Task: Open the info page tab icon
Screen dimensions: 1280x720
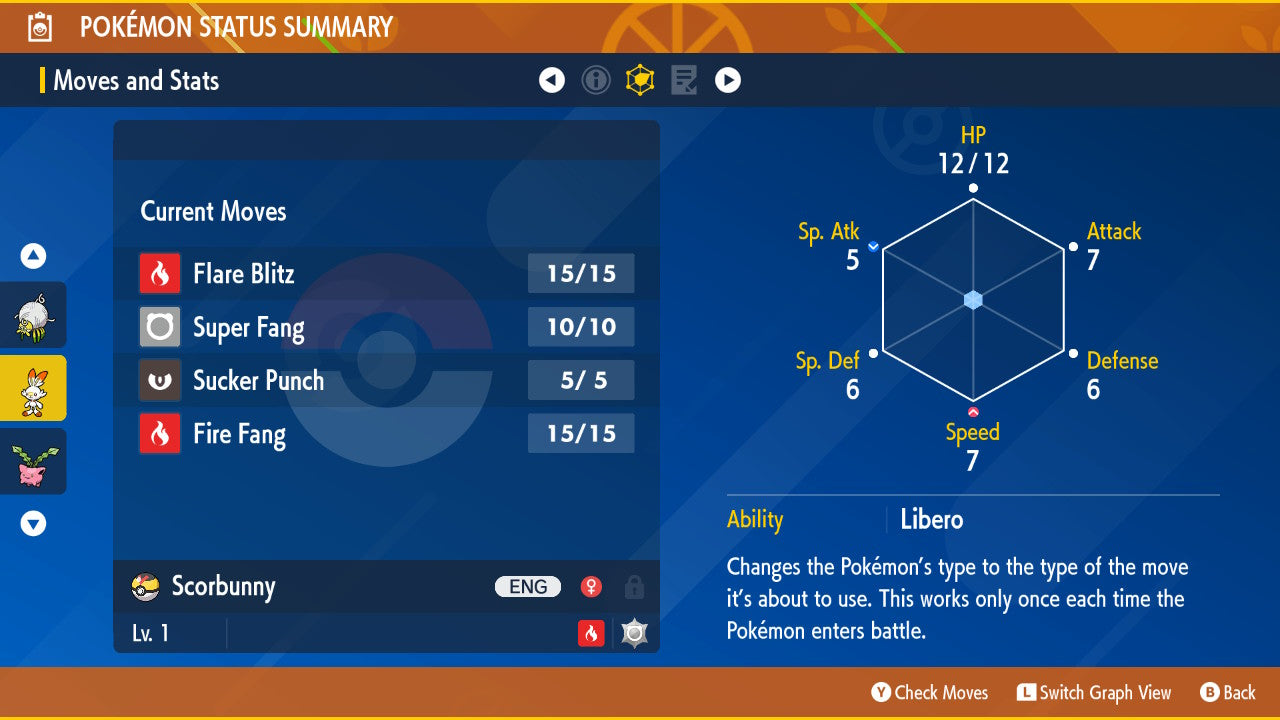Action: (x=596, y=80)
